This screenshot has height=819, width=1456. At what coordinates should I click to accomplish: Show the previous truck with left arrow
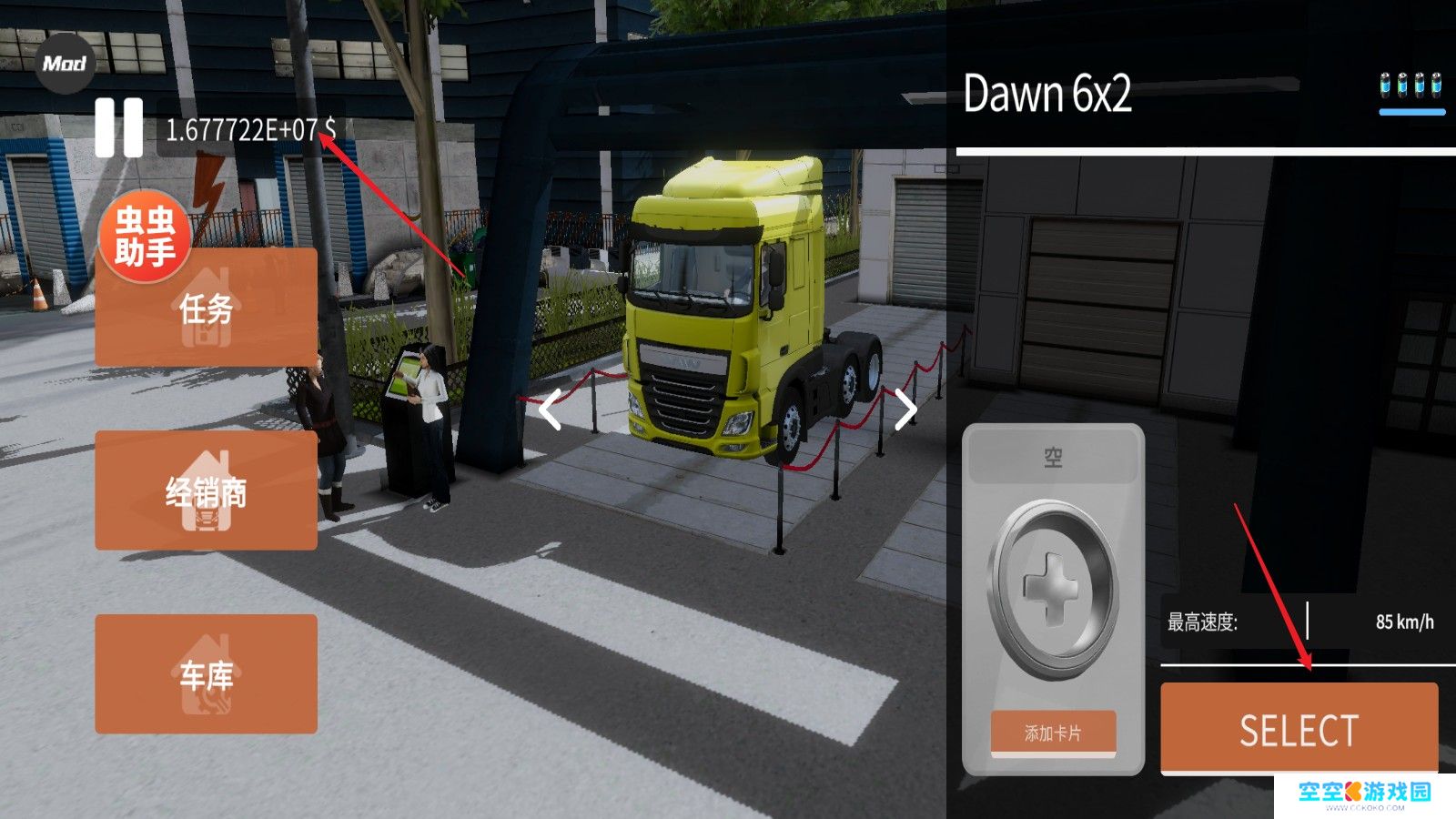point(550,409)
